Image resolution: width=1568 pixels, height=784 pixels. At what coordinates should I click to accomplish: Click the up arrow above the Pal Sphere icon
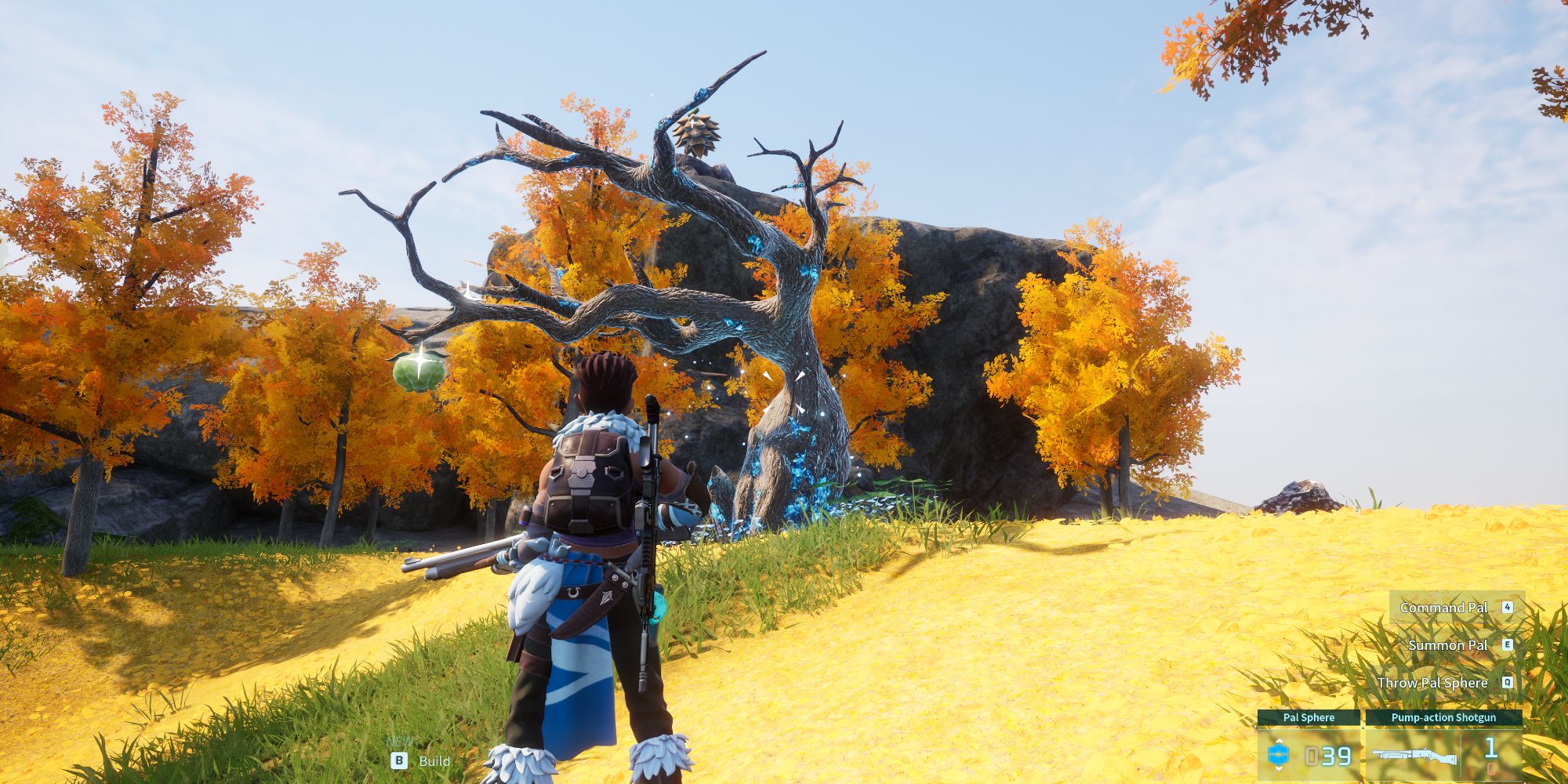1279,742
